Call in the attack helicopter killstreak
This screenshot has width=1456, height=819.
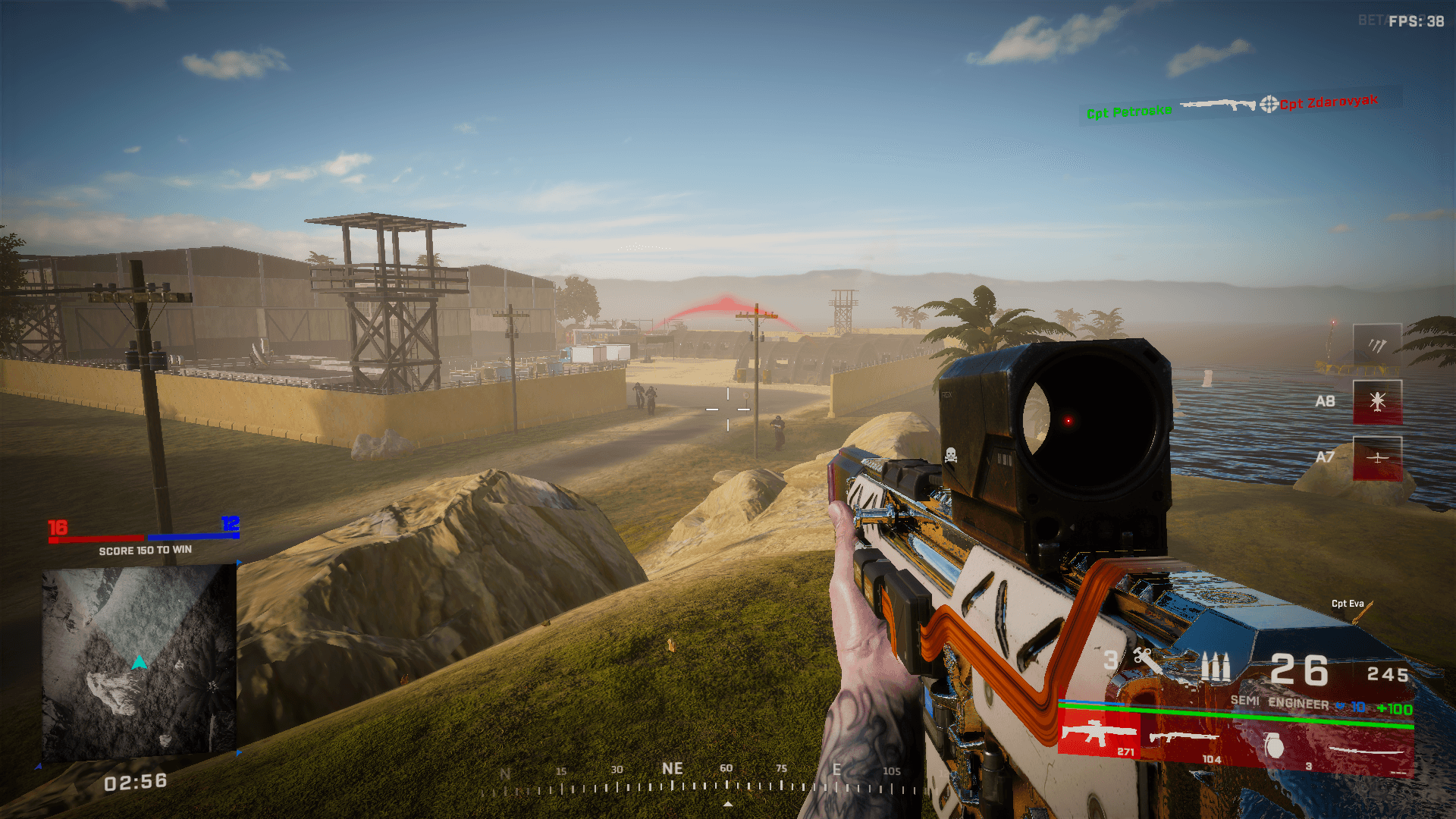pyautogui.click(x=1377, y=401)
